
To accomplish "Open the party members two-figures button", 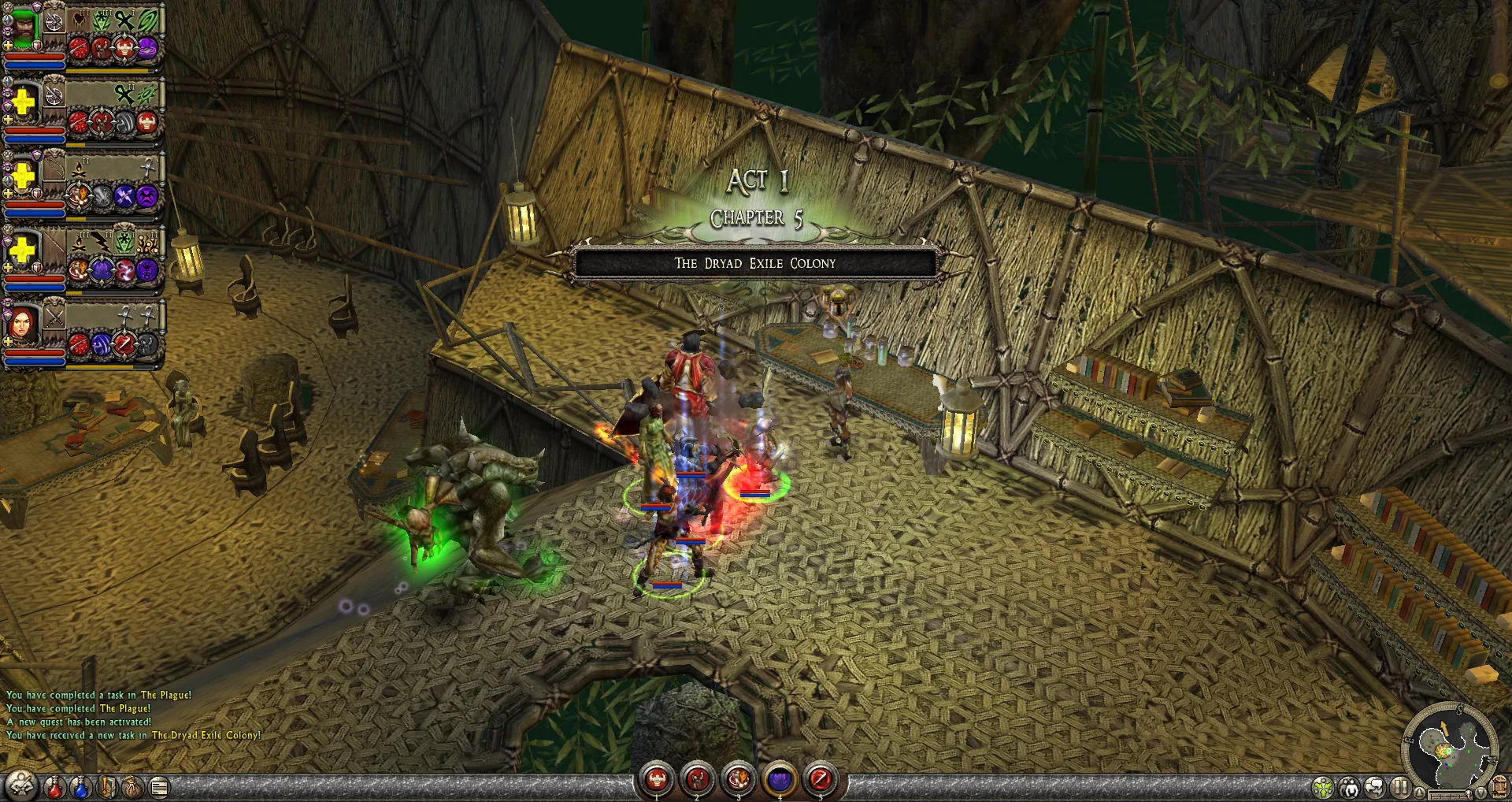I will (x=1350, y=787).
